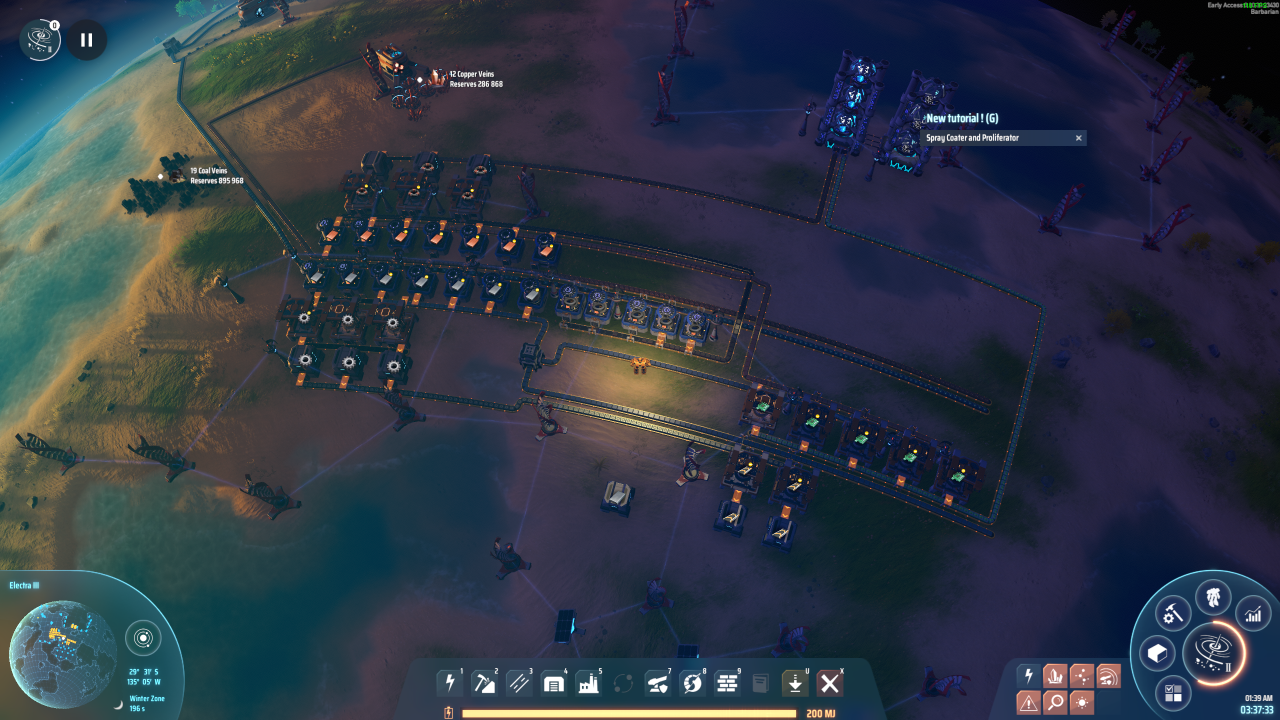
Task: Pick the factory production build category
Action: coord(588,683)
